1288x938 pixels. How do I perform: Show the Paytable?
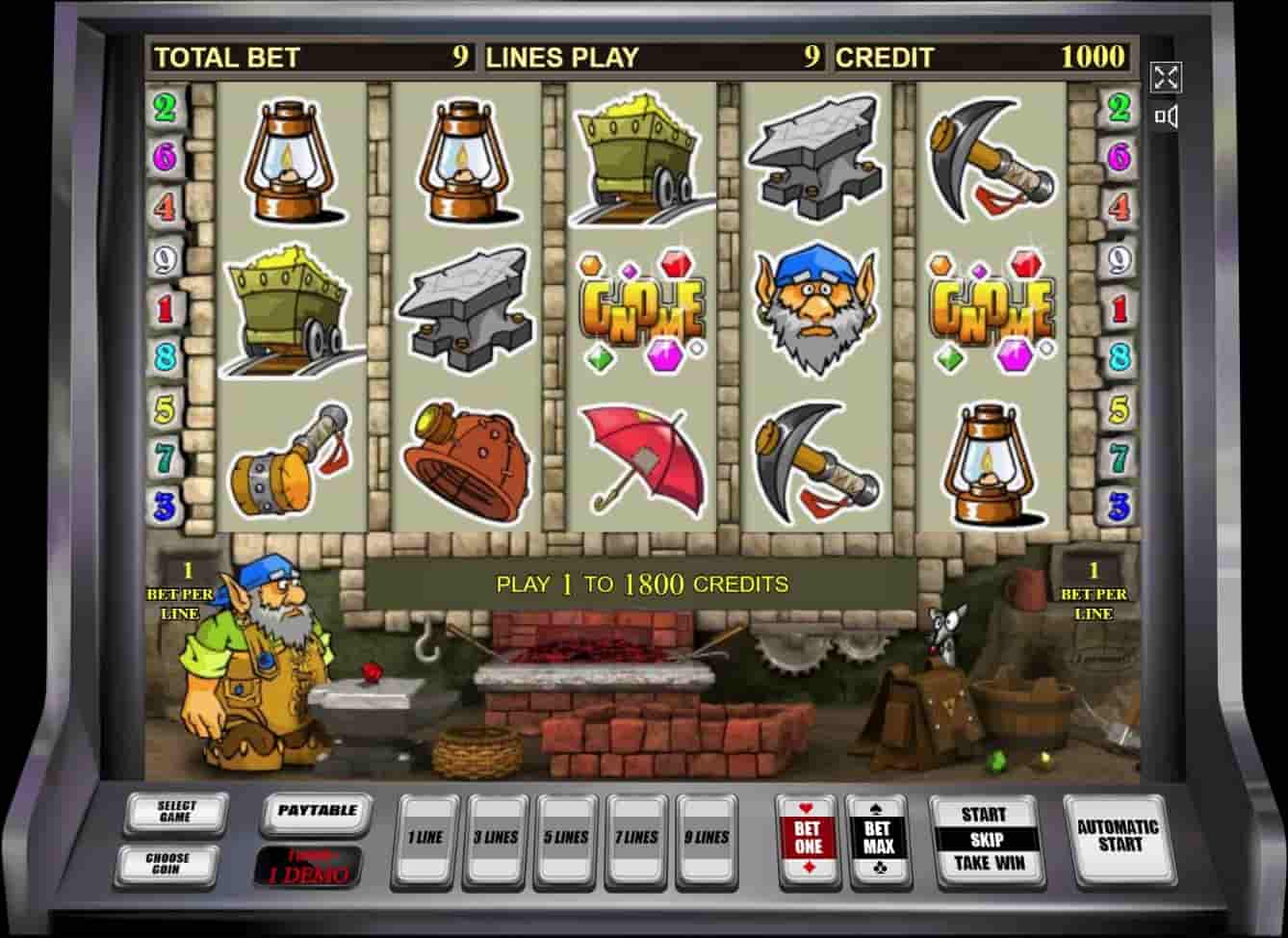[x=316, y=812]
